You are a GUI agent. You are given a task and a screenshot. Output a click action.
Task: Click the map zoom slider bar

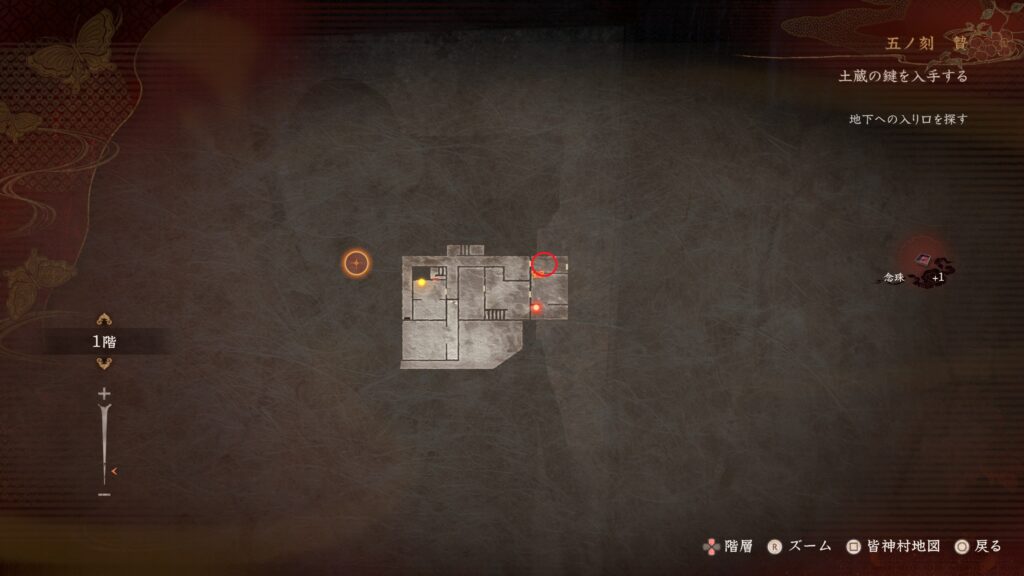tap(104, 444)
